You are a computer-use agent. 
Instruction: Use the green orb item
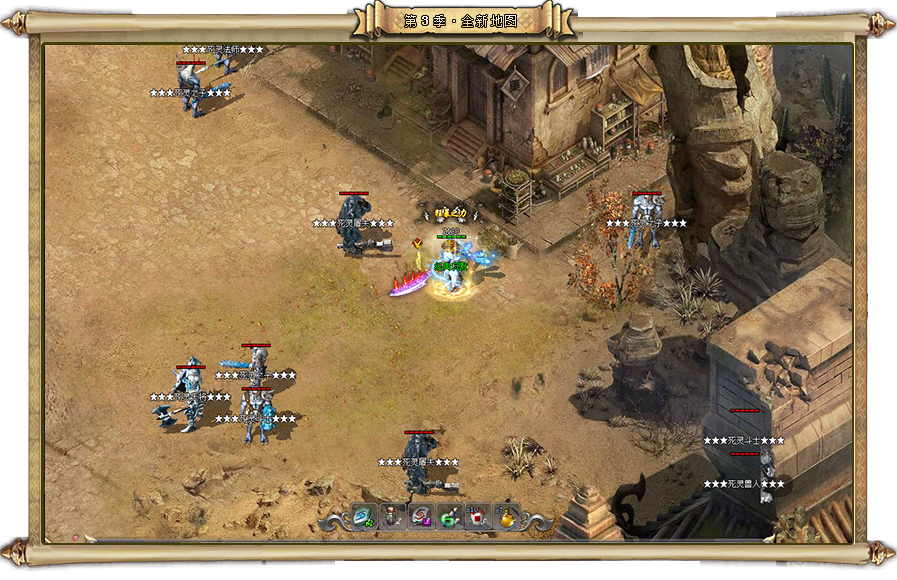pyautogui.click(x=449, y=517)
